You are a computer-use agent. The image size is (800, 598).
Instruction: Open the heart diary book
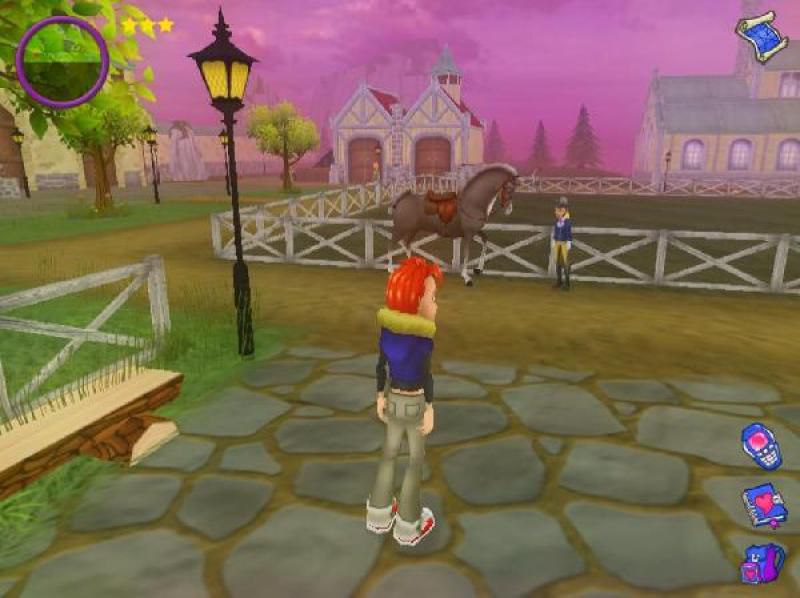click(x=763, y=506)
